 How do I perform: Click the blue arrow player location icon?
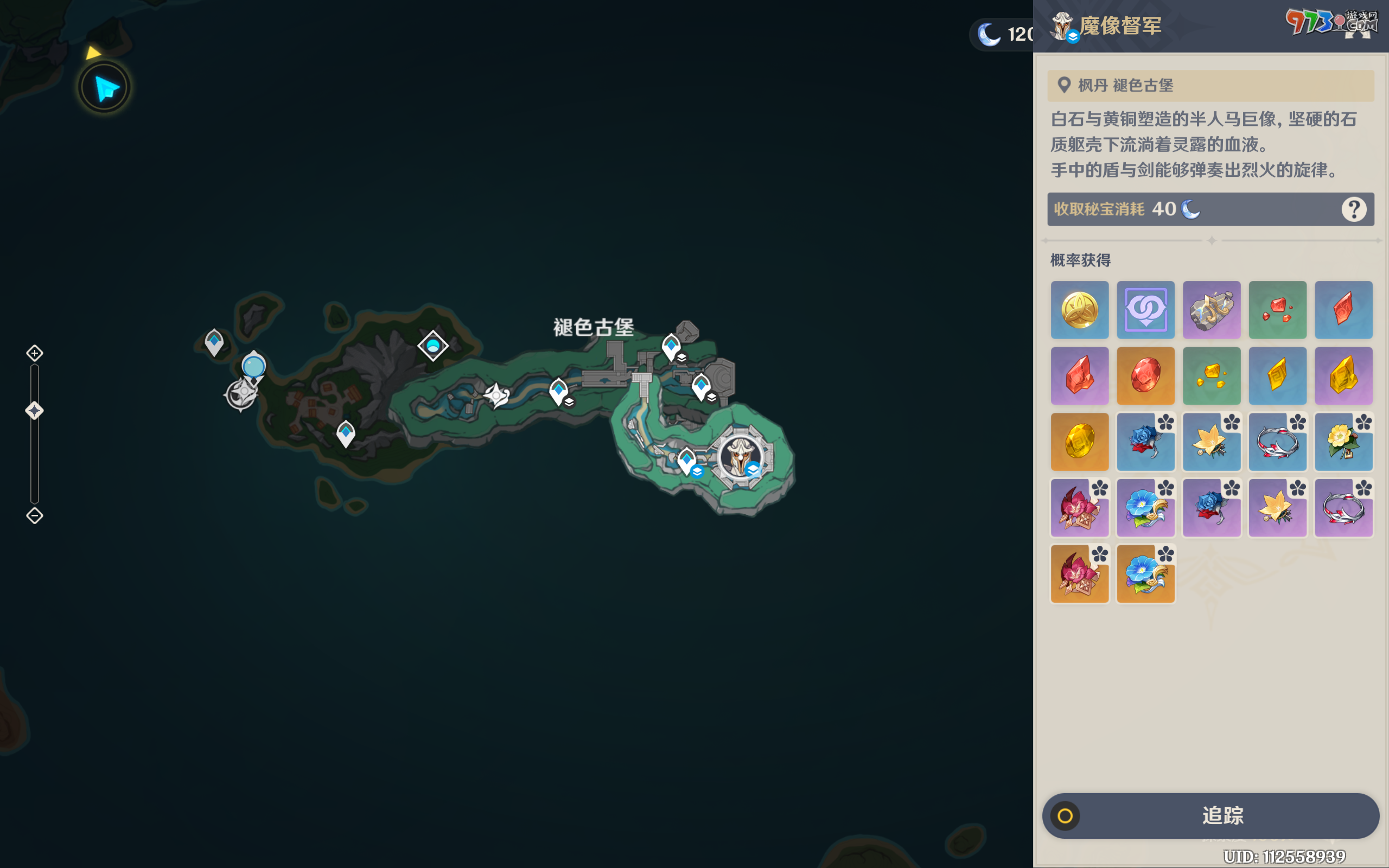[x=105, y=88]
